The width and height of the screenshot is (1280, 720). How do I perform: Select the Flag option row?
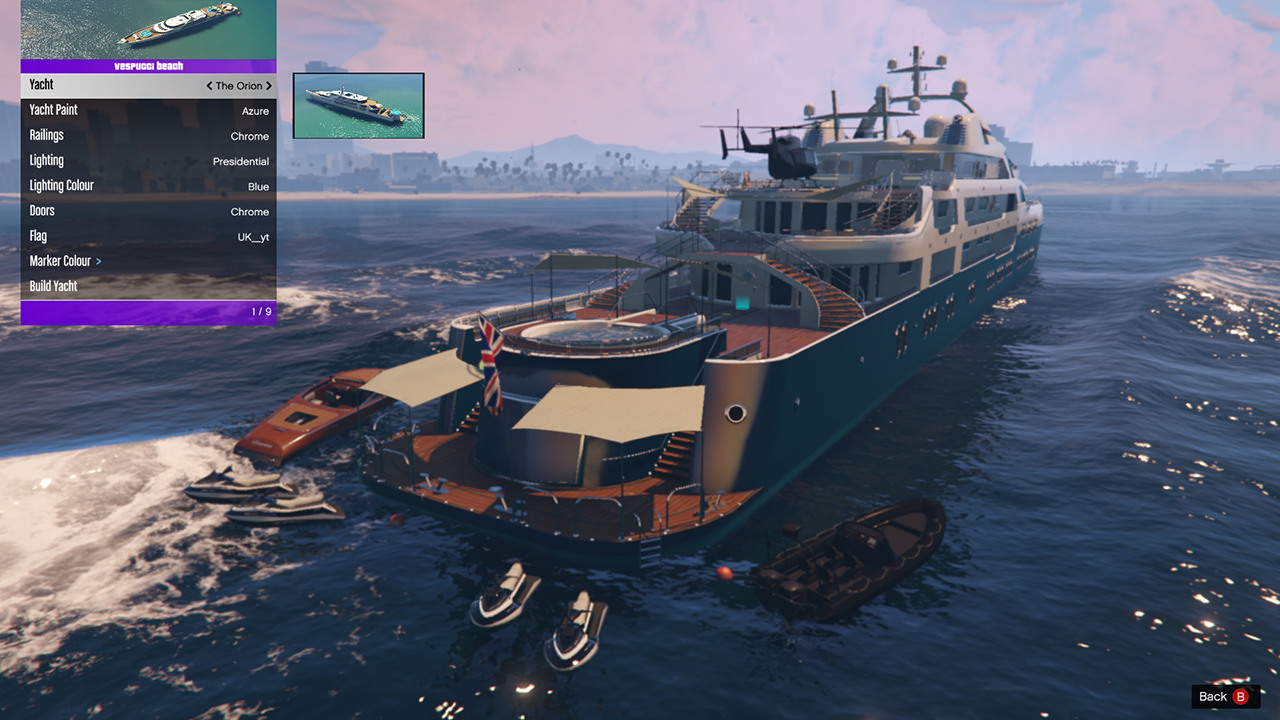pos(148,236)
